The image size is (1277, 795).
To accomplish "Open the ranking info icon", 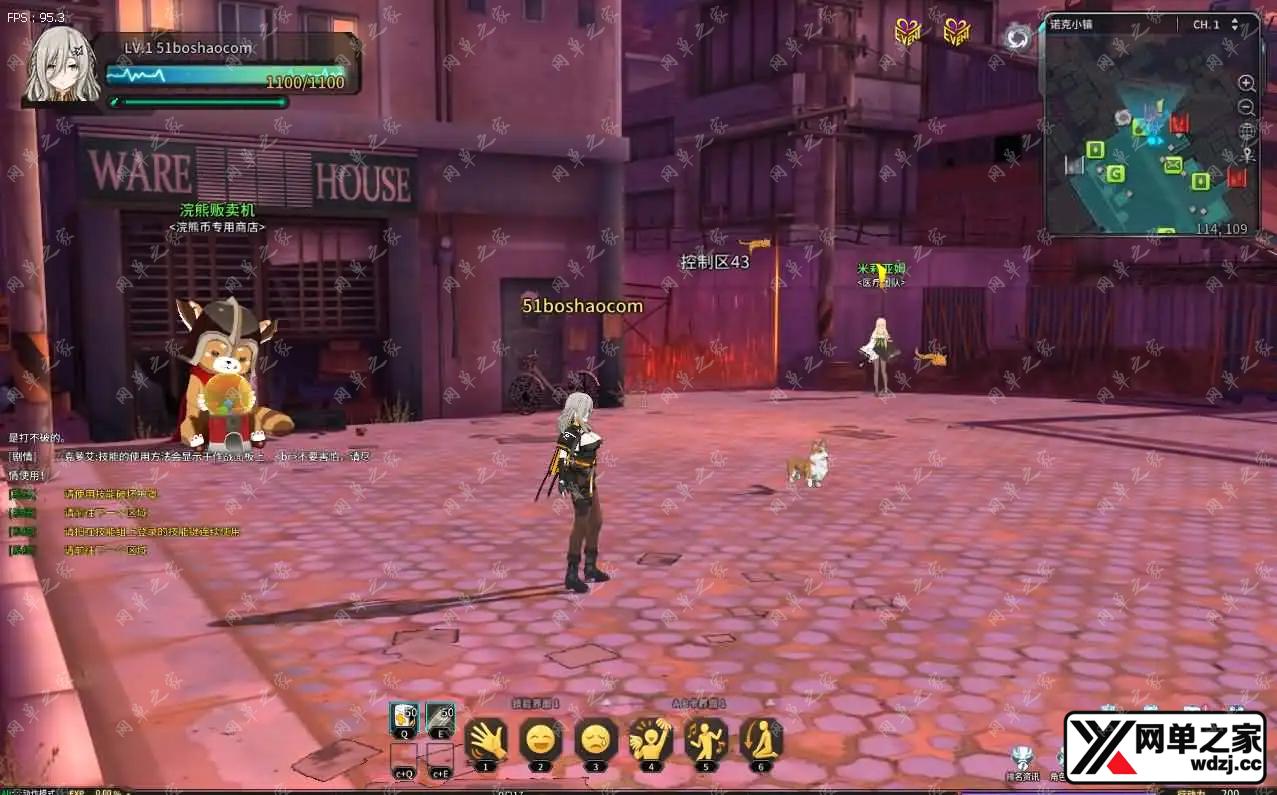I will pyautogui.click(x=1021, y=759).
